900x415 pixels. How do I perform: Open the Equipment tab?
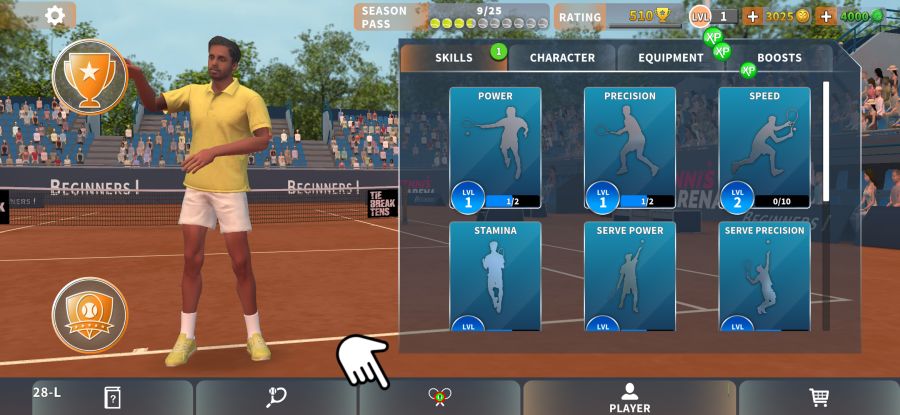point(670,58)
